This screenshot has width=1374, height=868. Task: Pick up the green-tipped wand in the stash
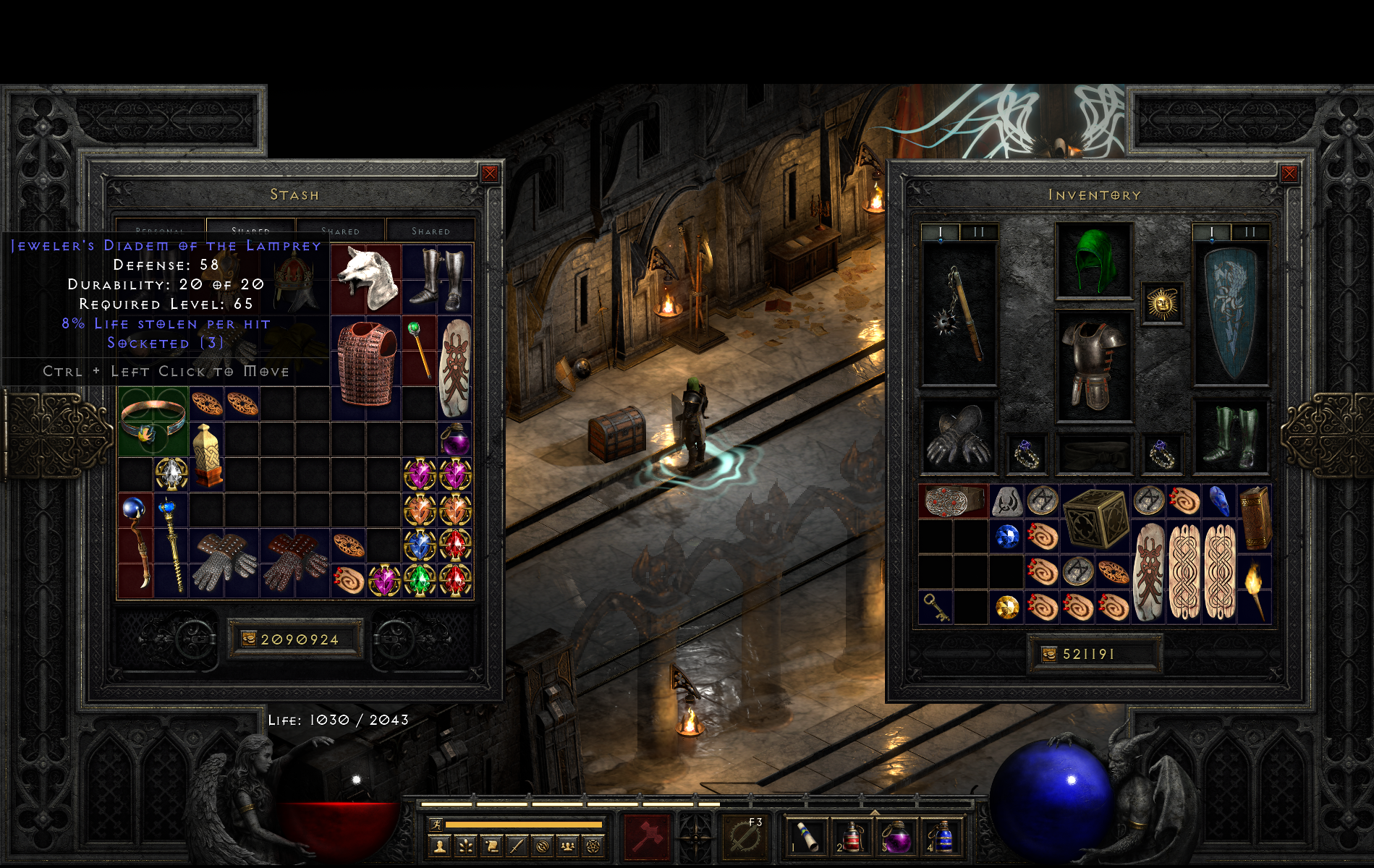(x=419, y=349)
